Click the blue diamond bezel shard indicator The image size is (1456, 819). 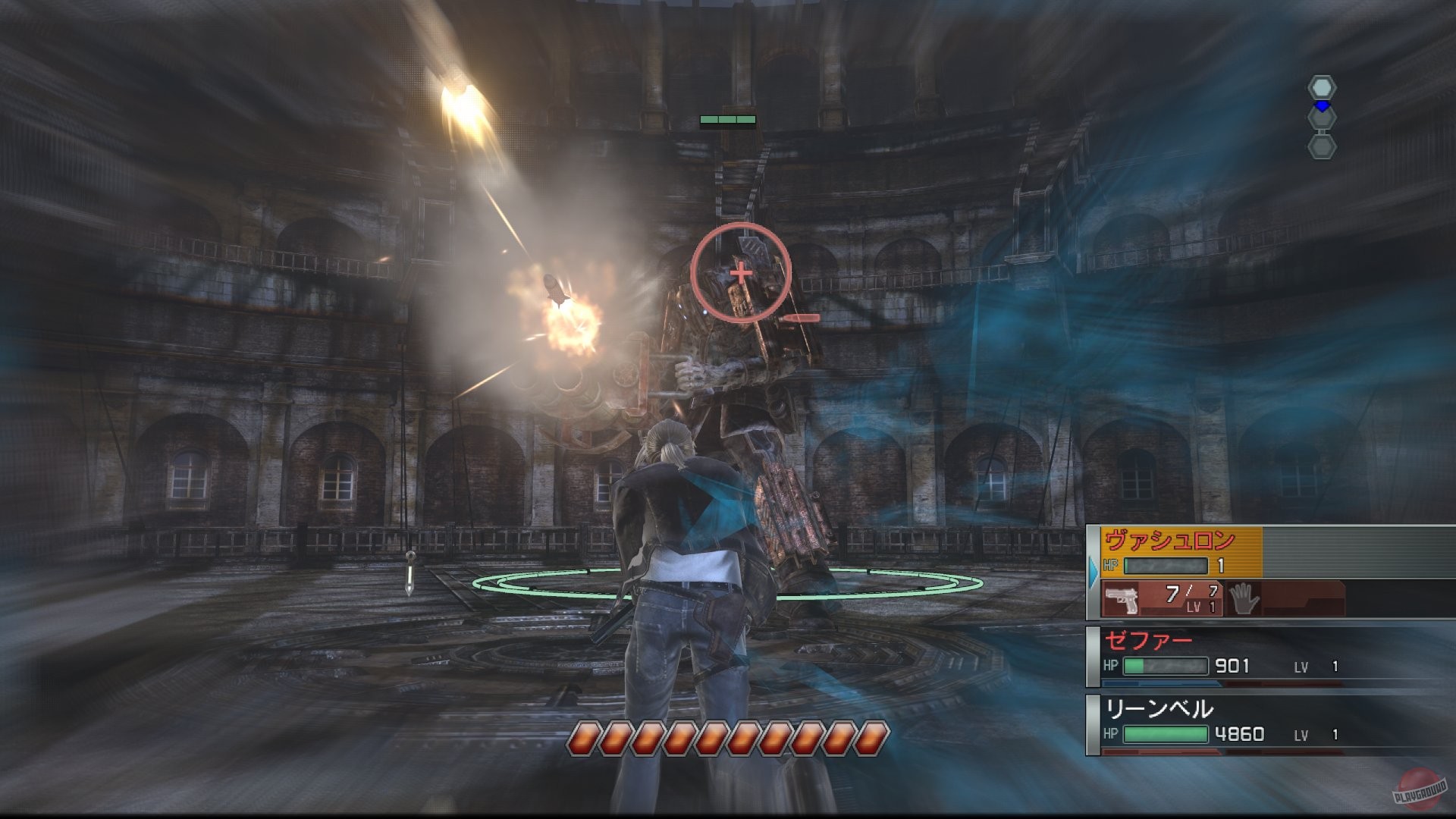click(x=1321, y=106)
